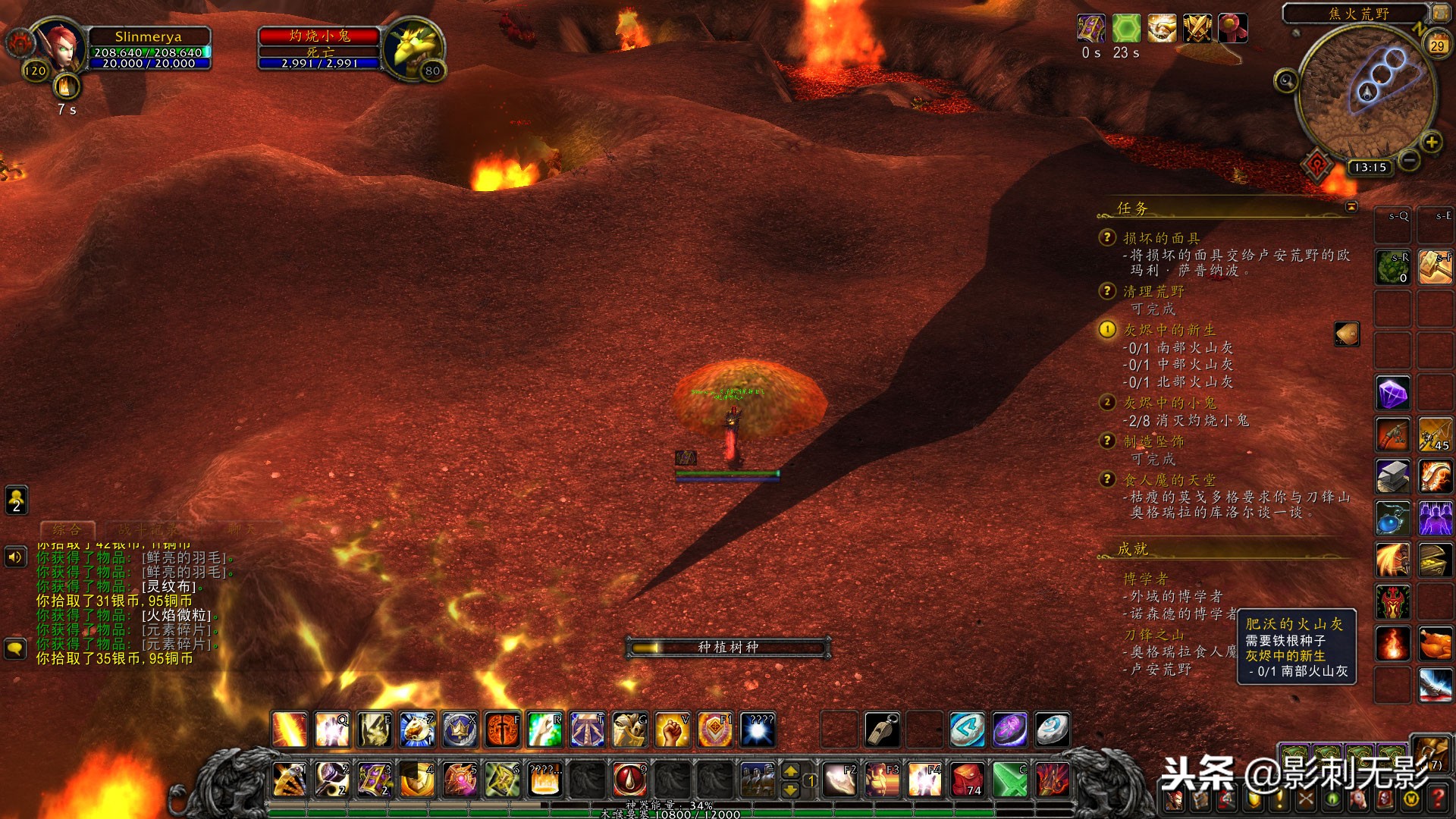Open the calendar showing day 29

click(1436, 45)
